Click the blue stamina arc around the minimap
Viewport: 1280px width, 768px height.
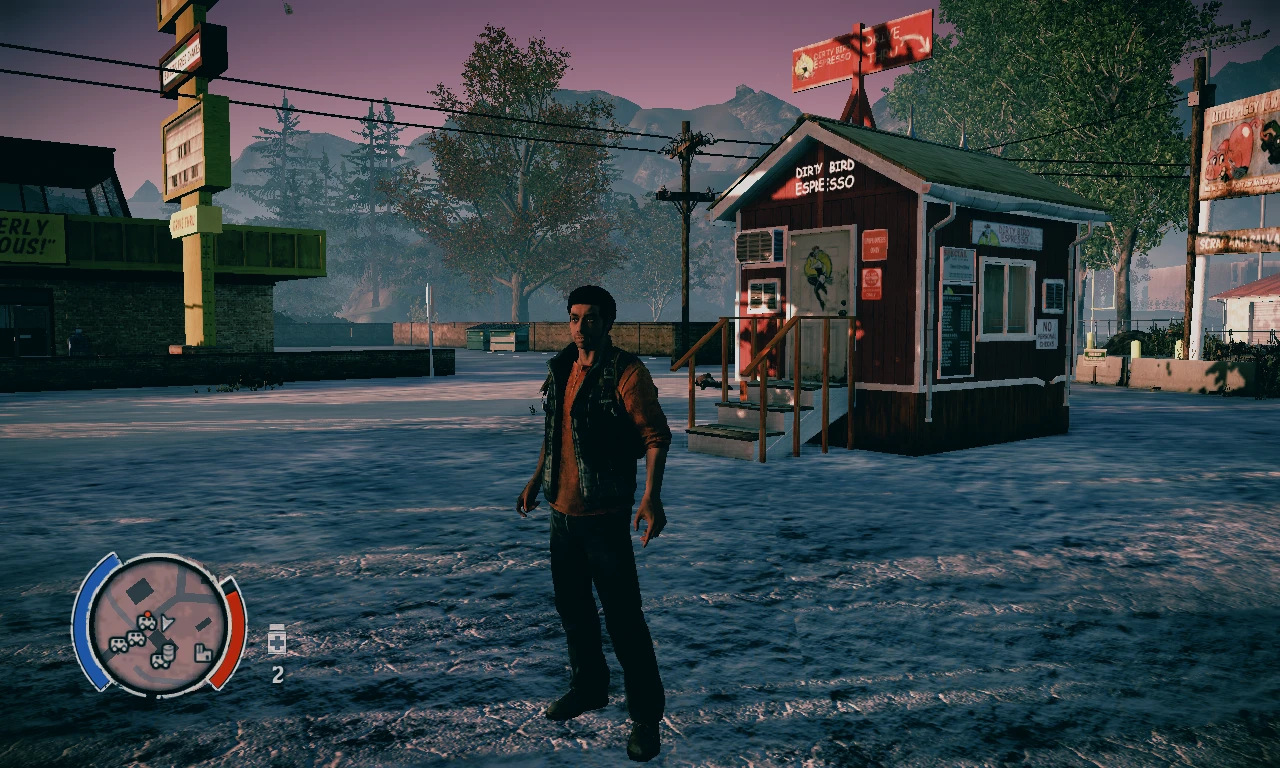point(97,623)
